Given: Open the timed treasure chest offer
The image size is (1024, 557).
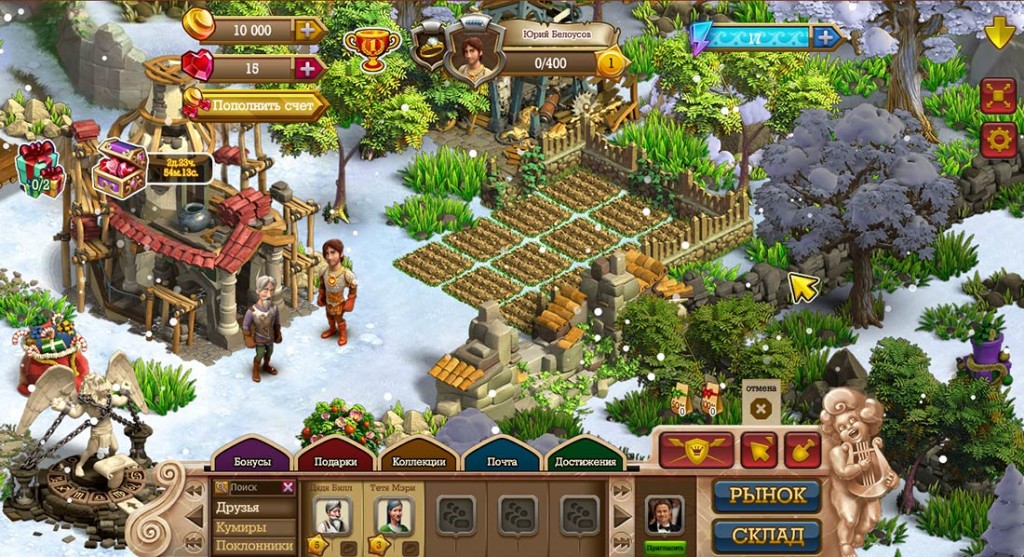Looking at the screenshot, I should tap(122, 167).
